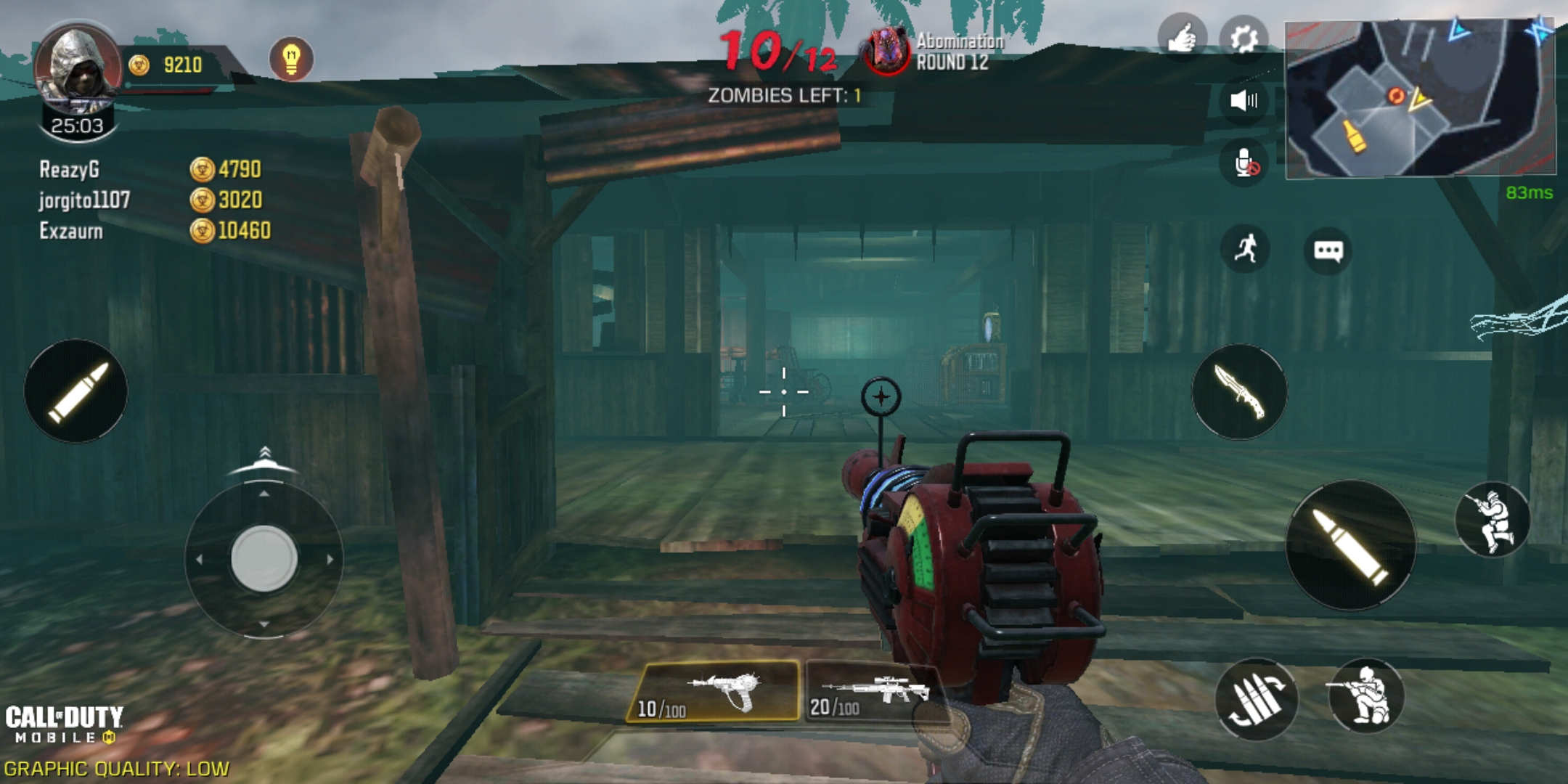
Task: Use the knife melee attack
Action: click(x=1239, y=392)
